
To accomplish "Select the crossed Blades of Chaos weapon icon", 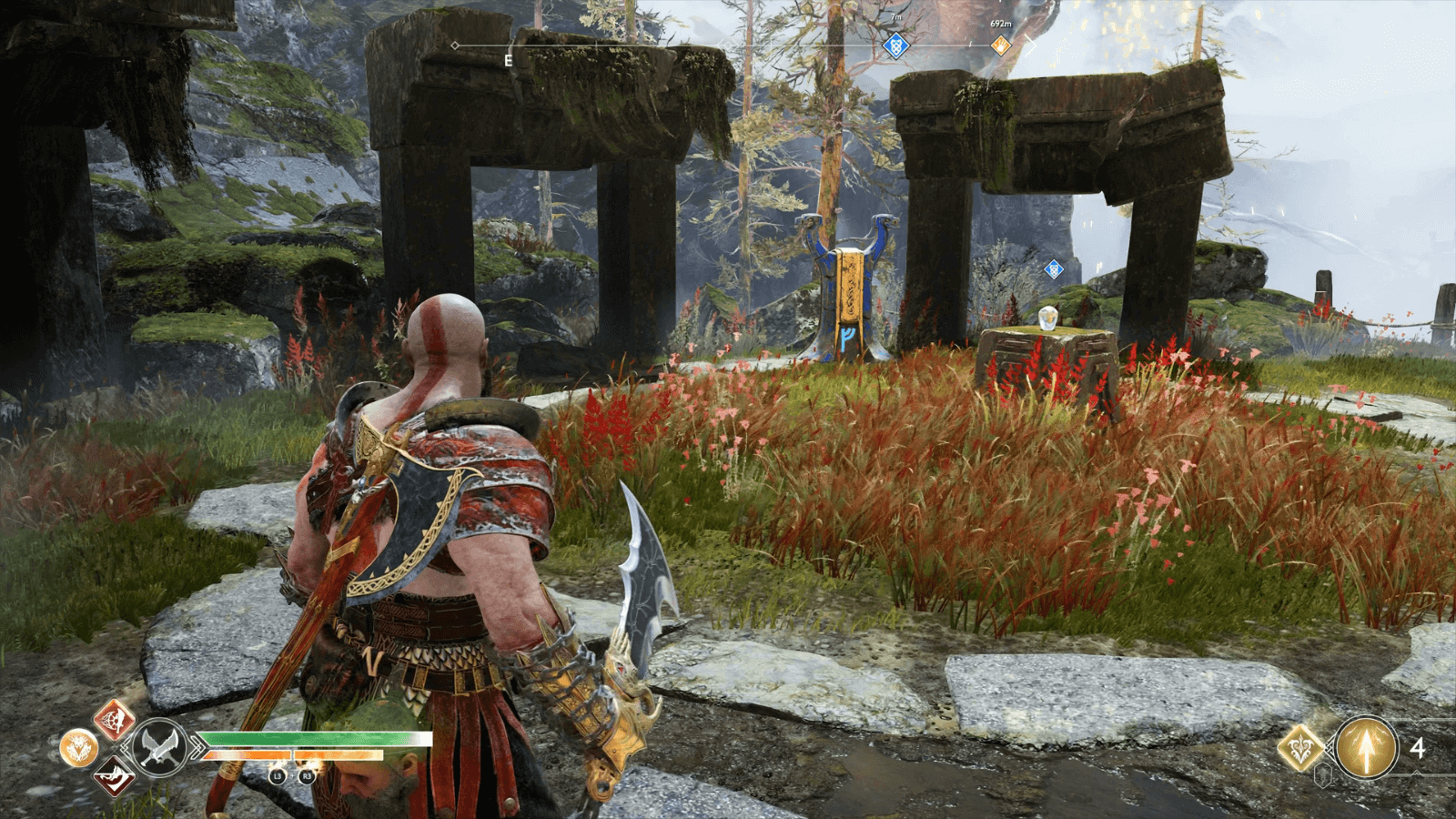I will [x=159, y=747].
